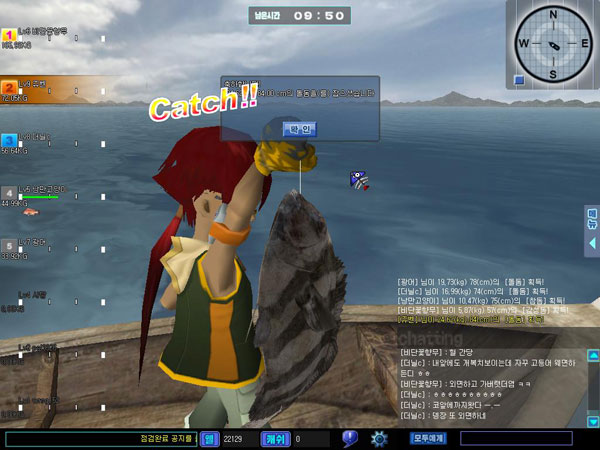Click the 모두에게 chat target button

pos(428,438)
